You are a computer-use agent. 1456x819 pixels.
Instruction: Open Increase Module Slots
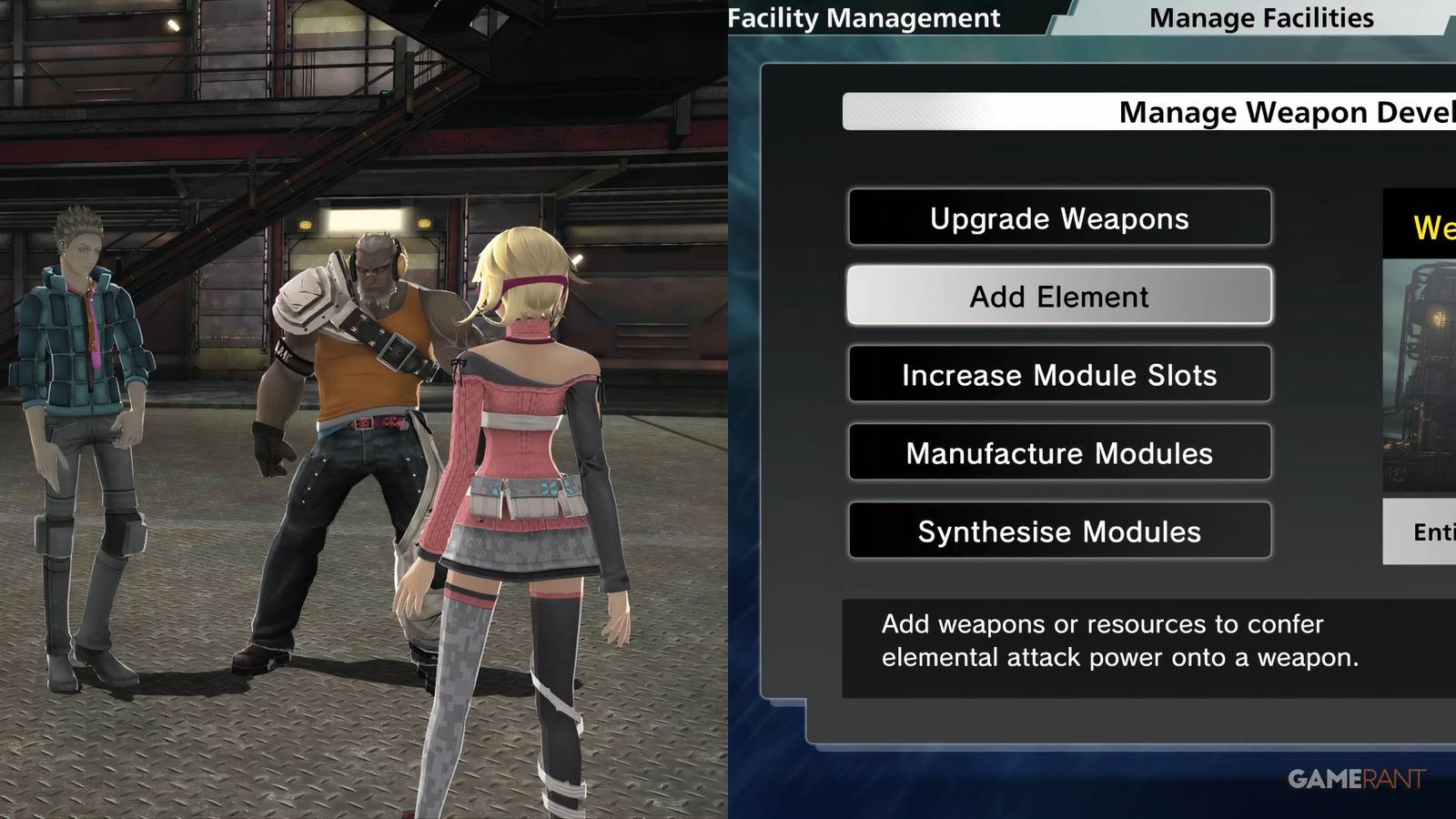click(x=1058, y=374)
